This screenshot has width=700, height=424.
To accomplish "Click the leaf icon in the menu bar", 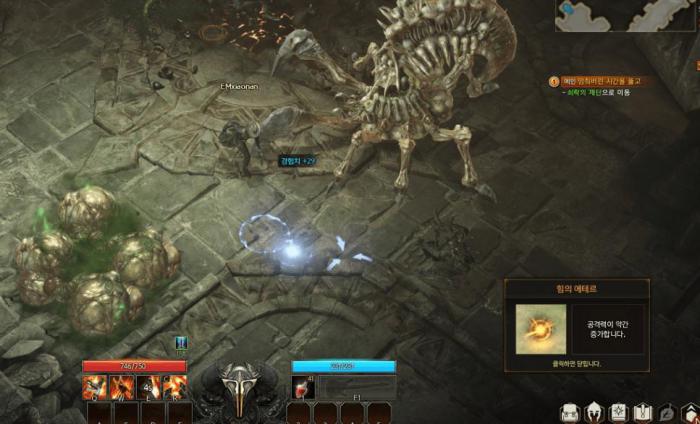I will tap(665, 412).
